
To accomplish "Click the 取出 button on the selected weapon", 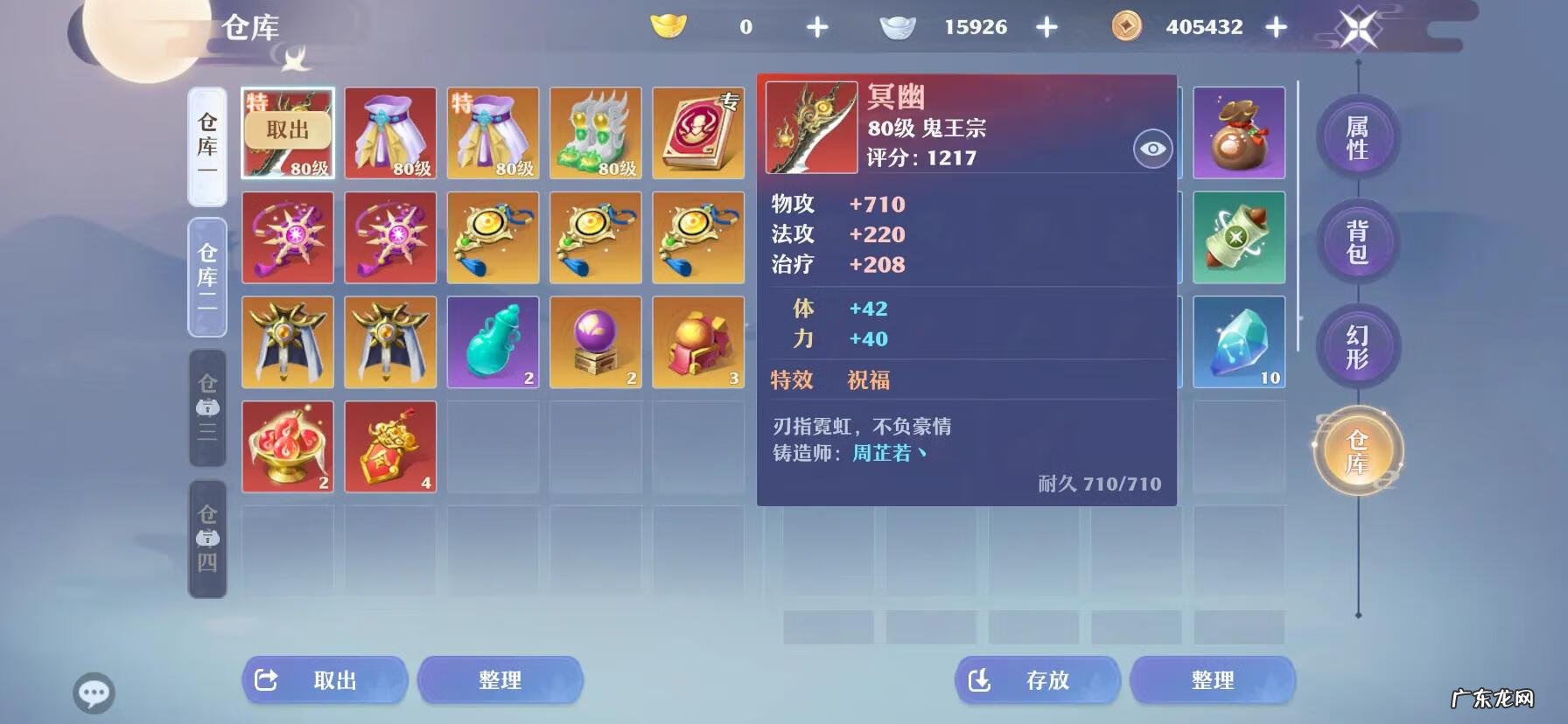I will tap(289, 133).
